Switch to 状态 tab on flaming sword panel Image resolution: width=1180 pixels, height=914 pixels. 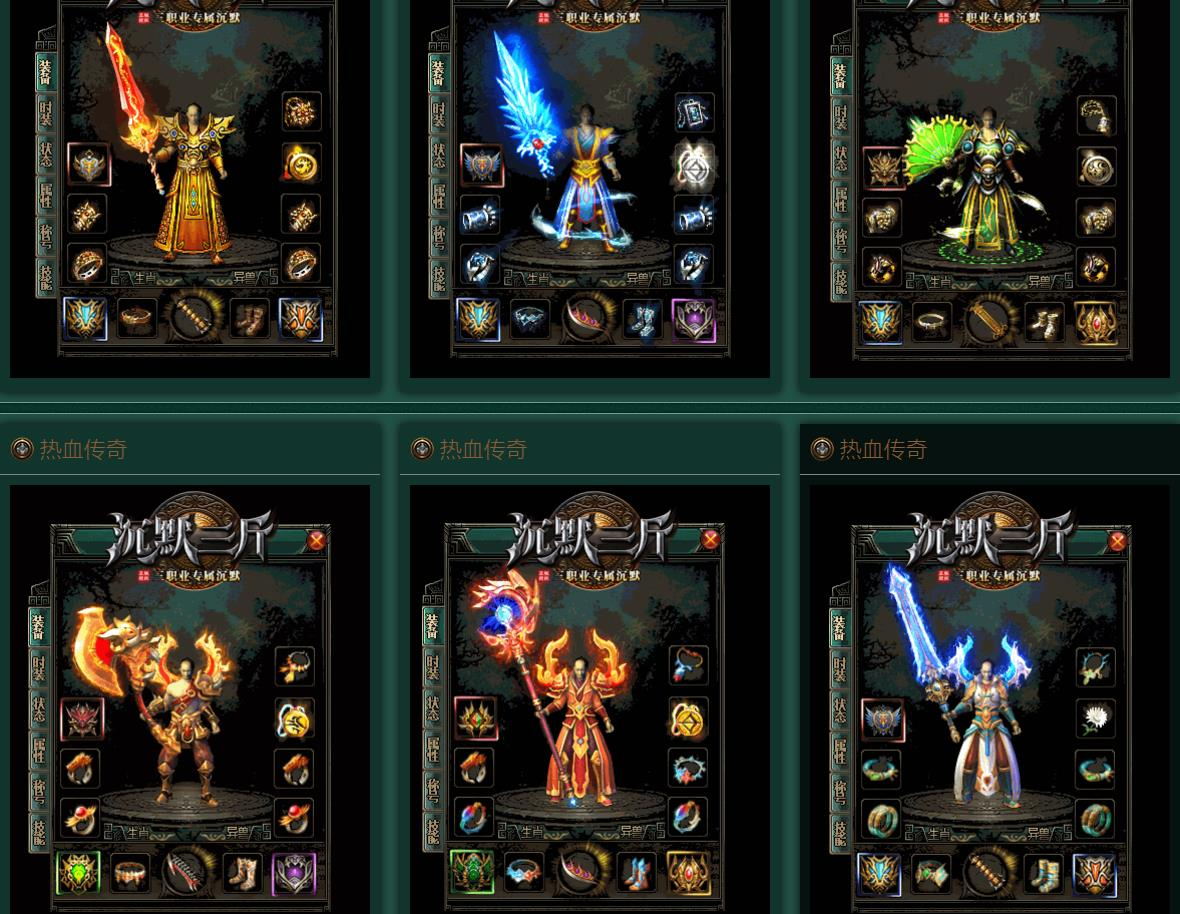point(46,155)
